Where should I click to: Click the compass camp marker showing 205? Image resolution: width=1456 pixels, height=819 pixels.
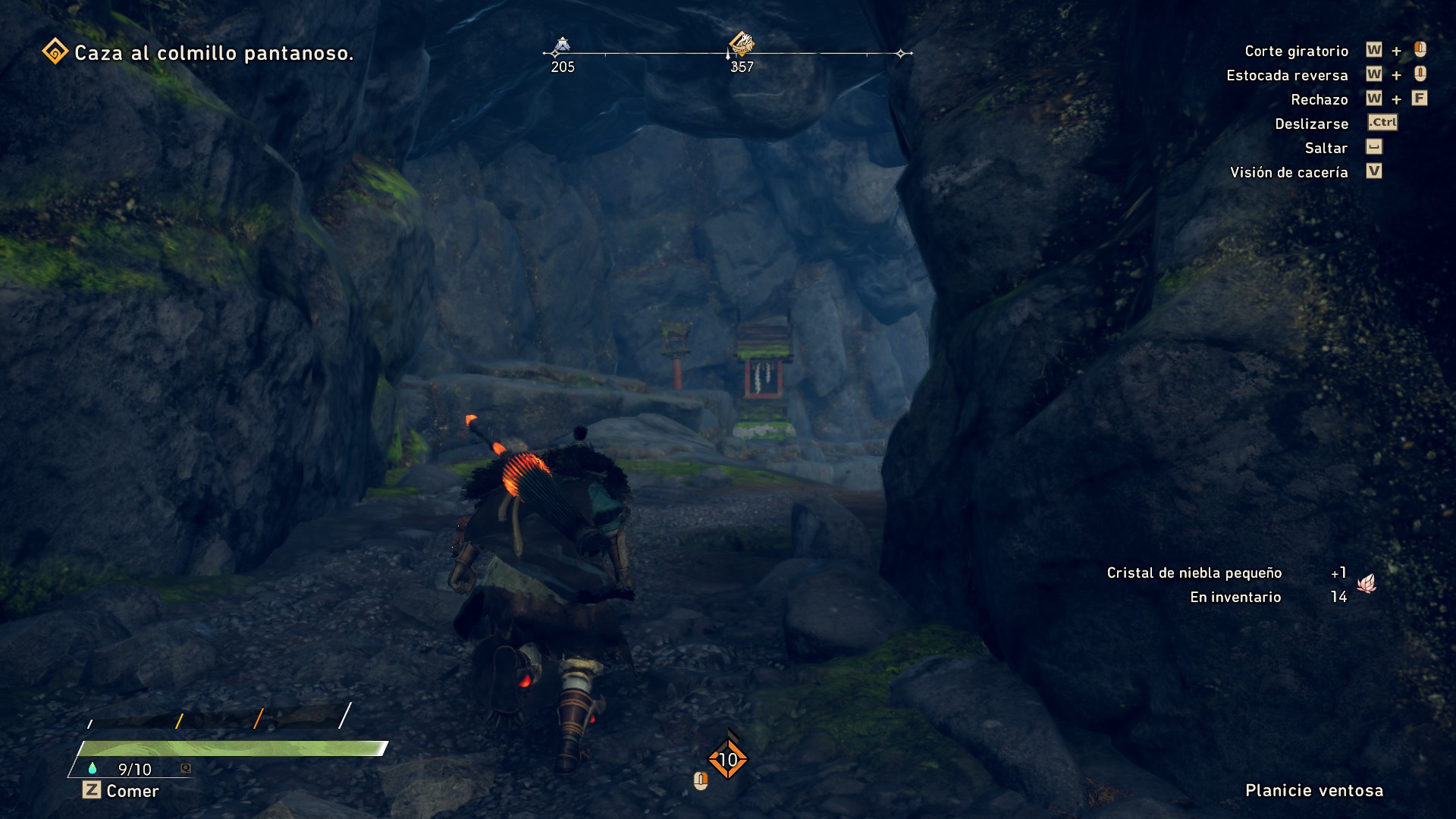[x=562, y=46]
